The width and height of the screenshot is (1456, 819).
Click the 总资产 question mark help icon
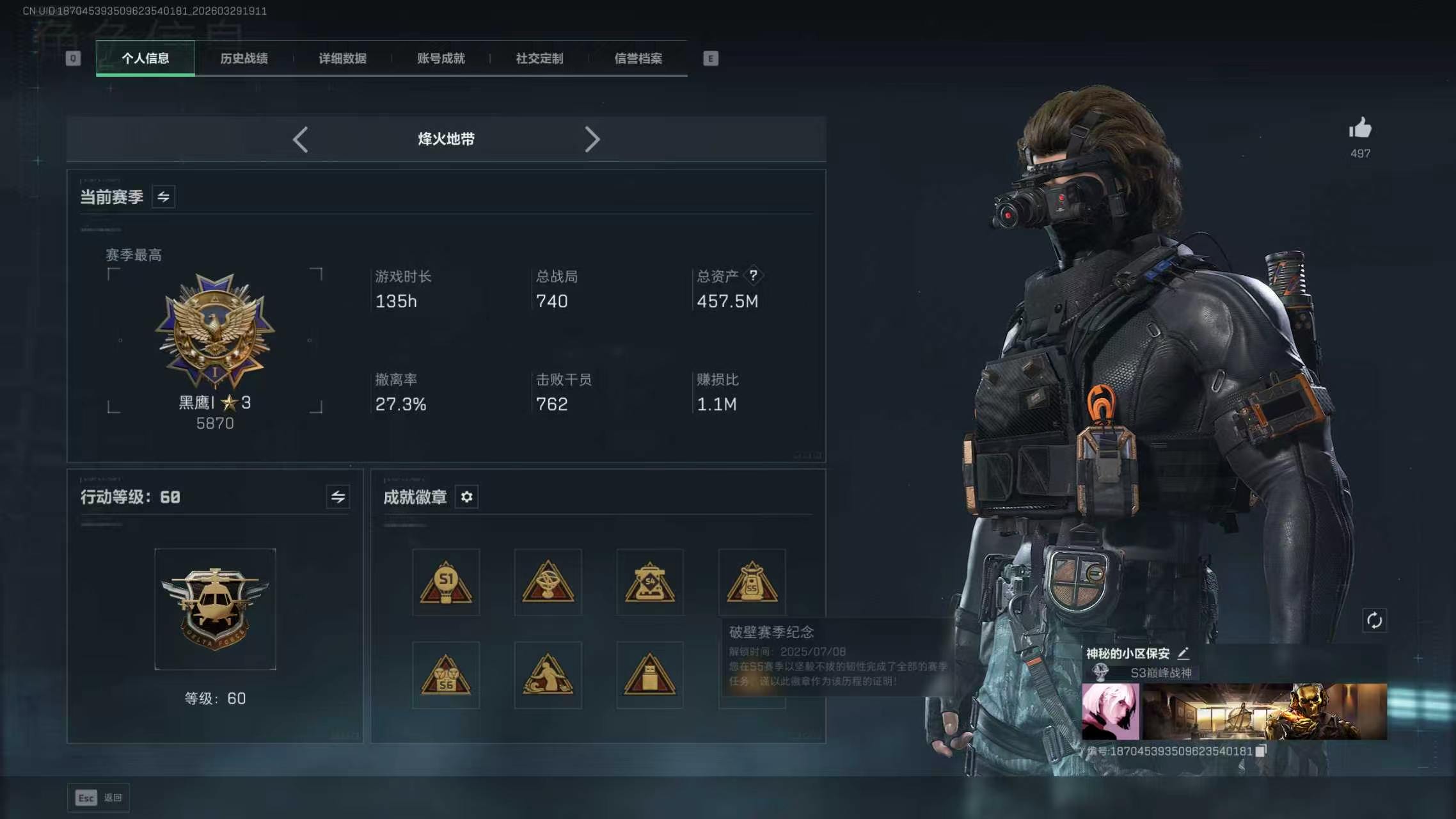tap(754, 275)
